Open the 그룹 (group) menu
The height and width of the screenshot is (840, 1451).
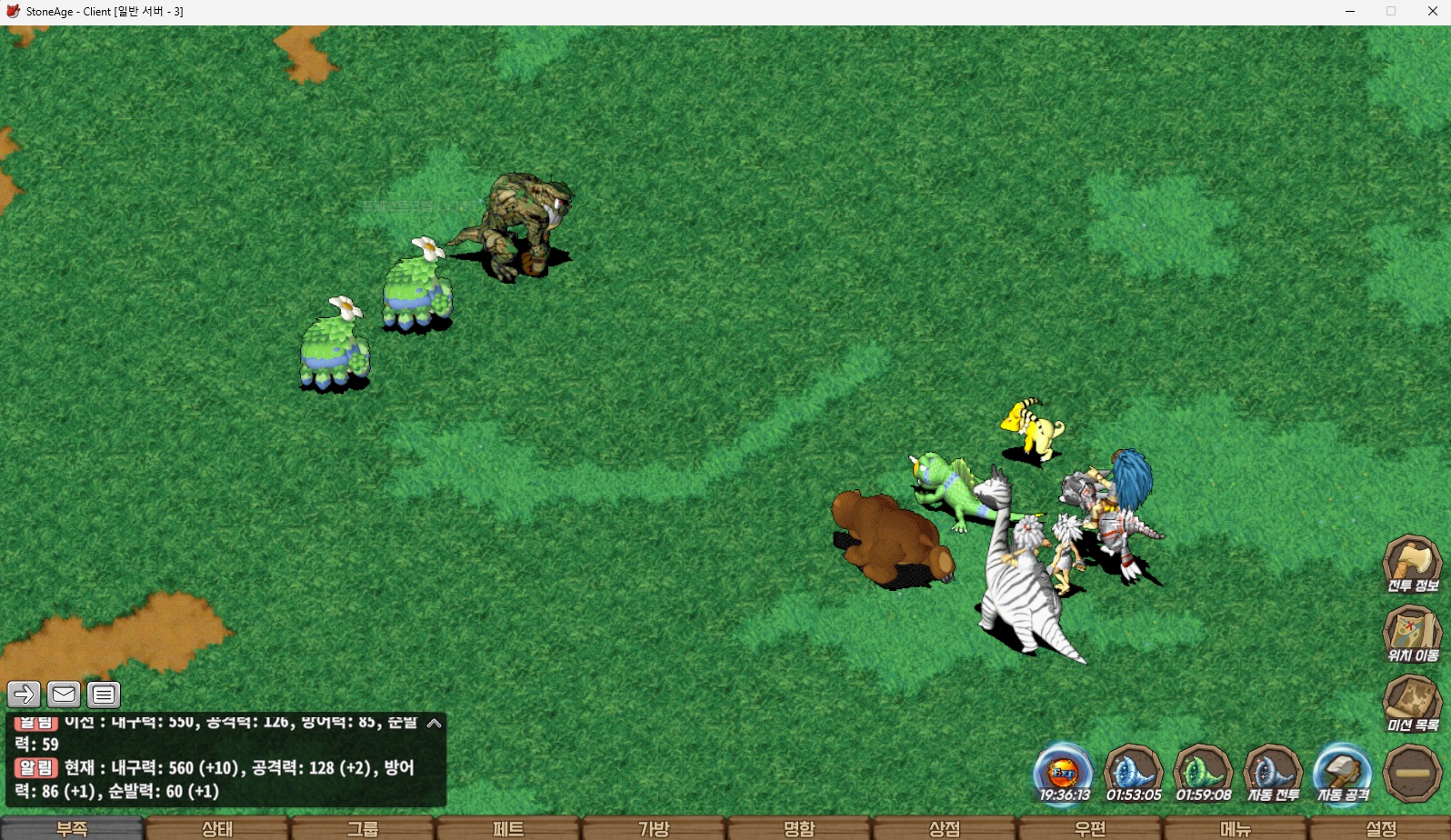point(363,828)
